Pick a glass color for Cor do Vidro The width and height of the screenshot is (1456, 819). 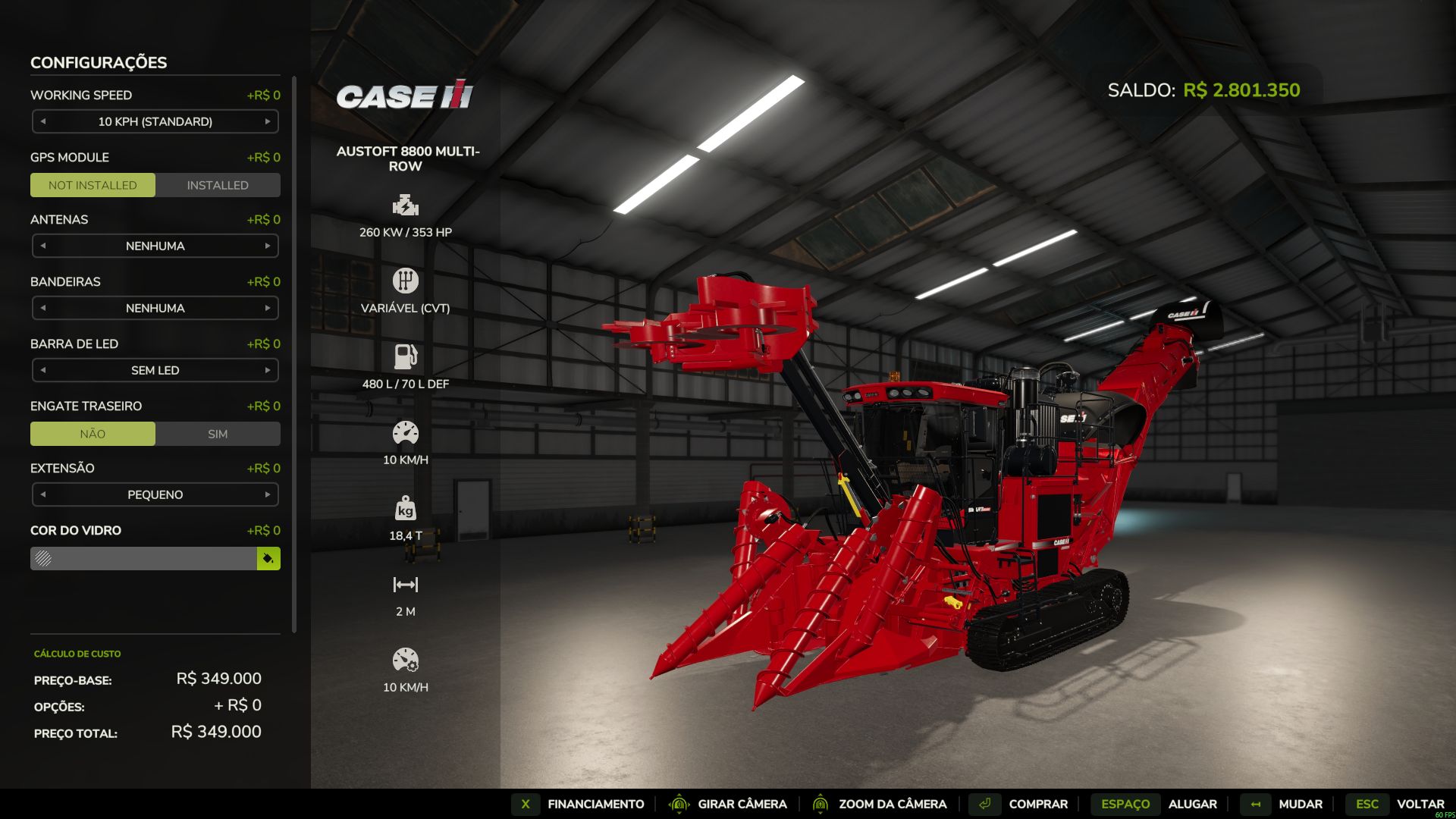pos(268,558)
